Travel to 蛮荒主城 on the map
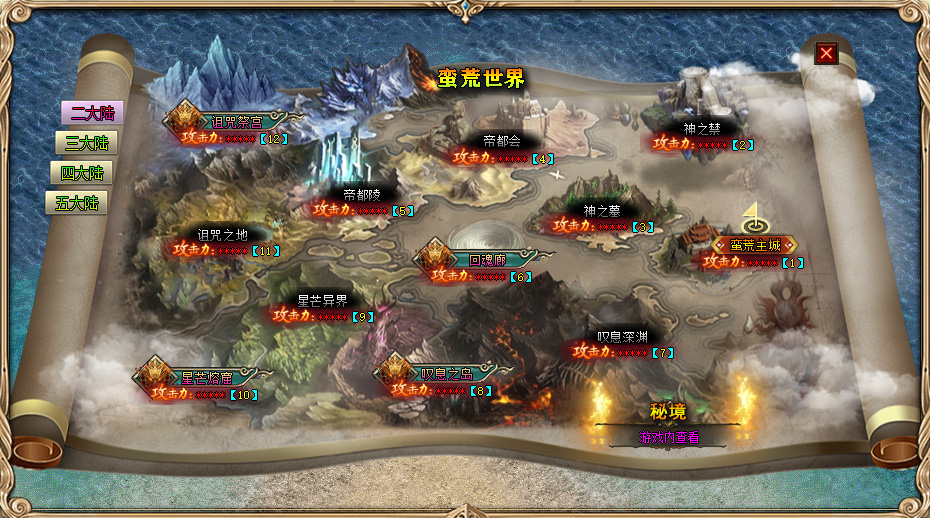 point(755,245)
